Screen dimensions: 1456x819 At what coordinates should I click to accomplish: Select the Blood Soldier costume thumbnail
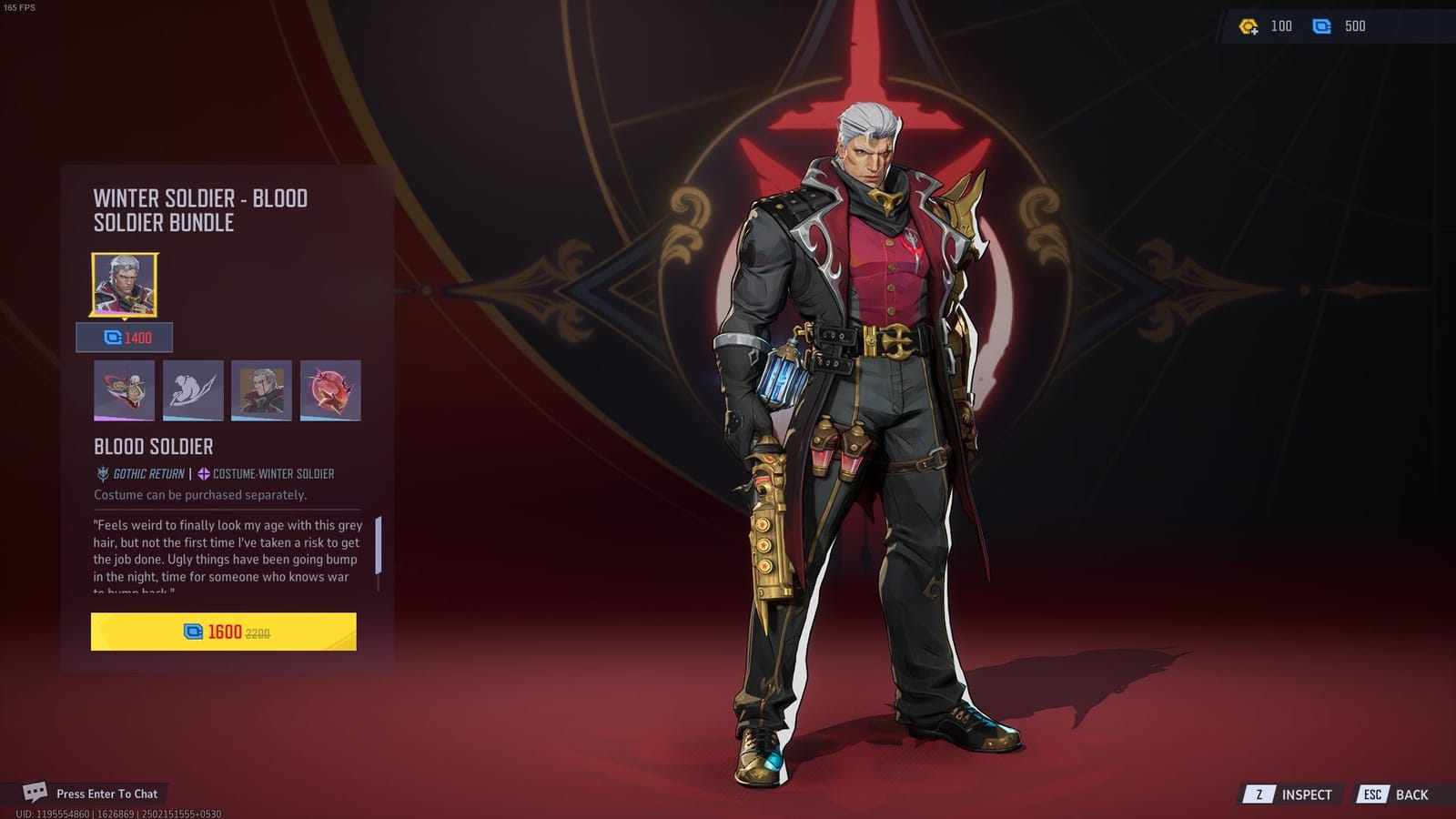coord(126,285)
